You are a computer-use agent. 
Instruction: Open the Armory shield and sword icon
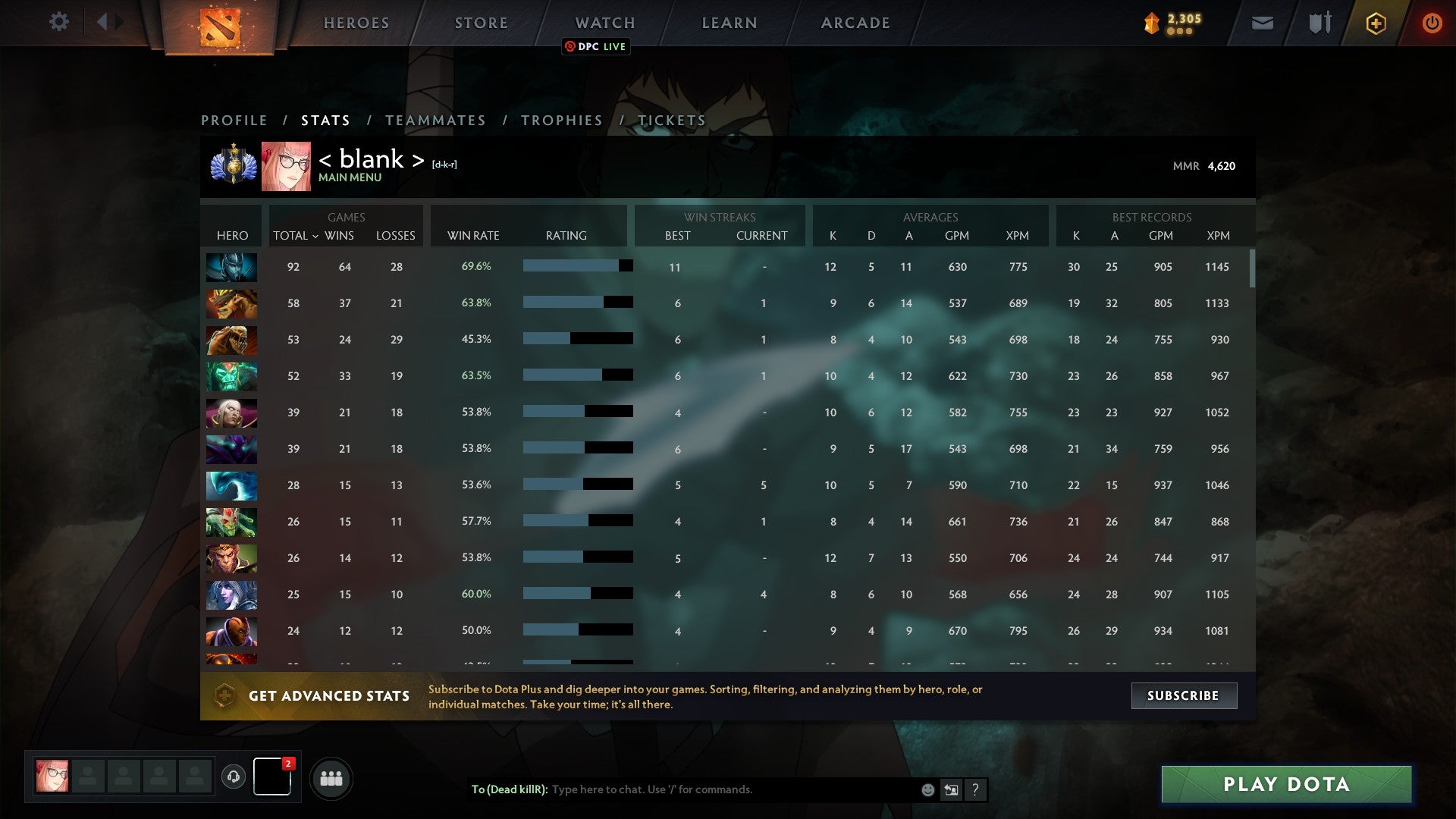pyautogui.click(x=1319, y=23)
